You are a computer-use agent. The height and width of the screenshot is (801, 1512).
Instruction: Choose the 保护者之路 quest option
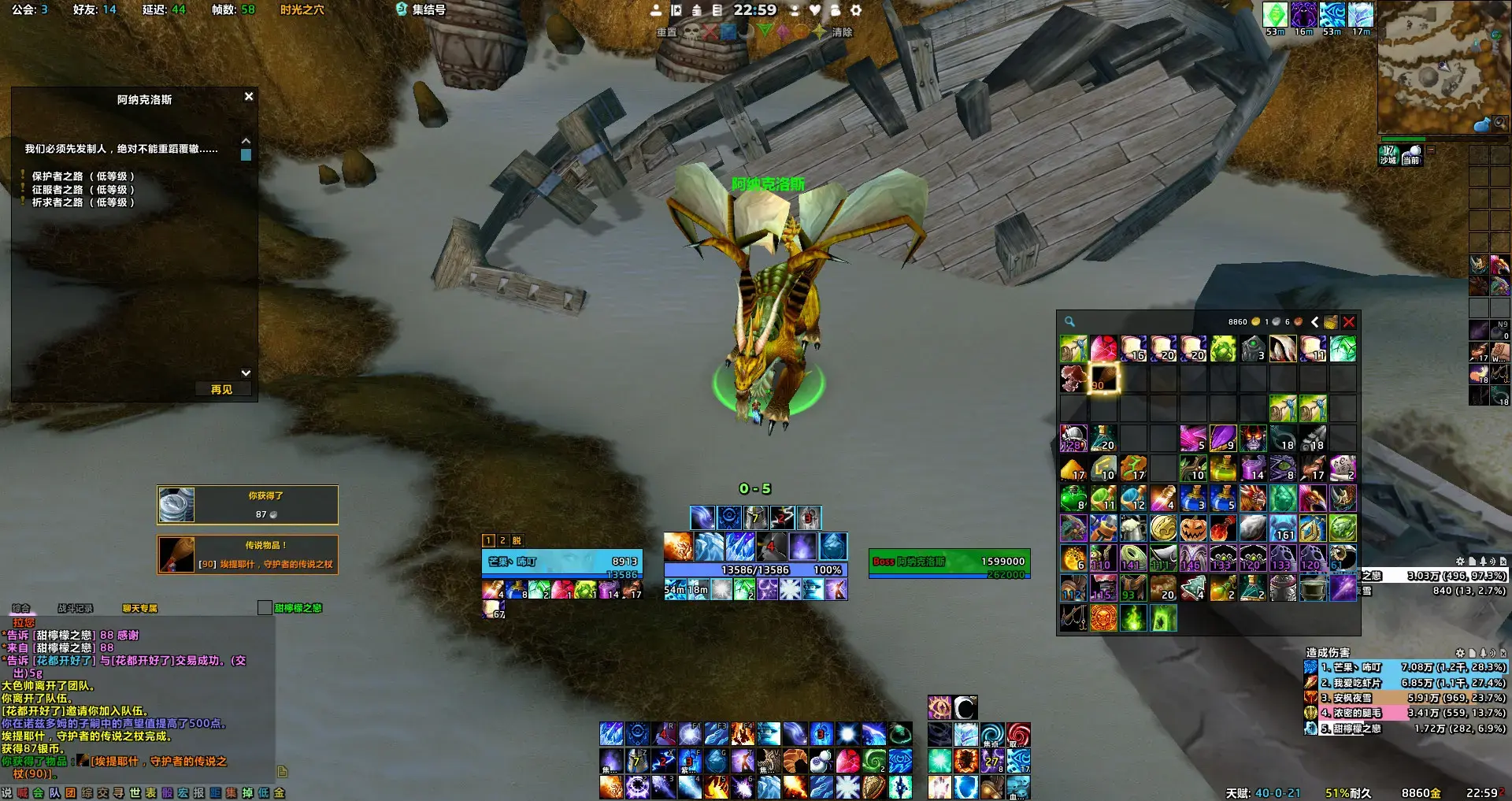(x=82, y=176)
